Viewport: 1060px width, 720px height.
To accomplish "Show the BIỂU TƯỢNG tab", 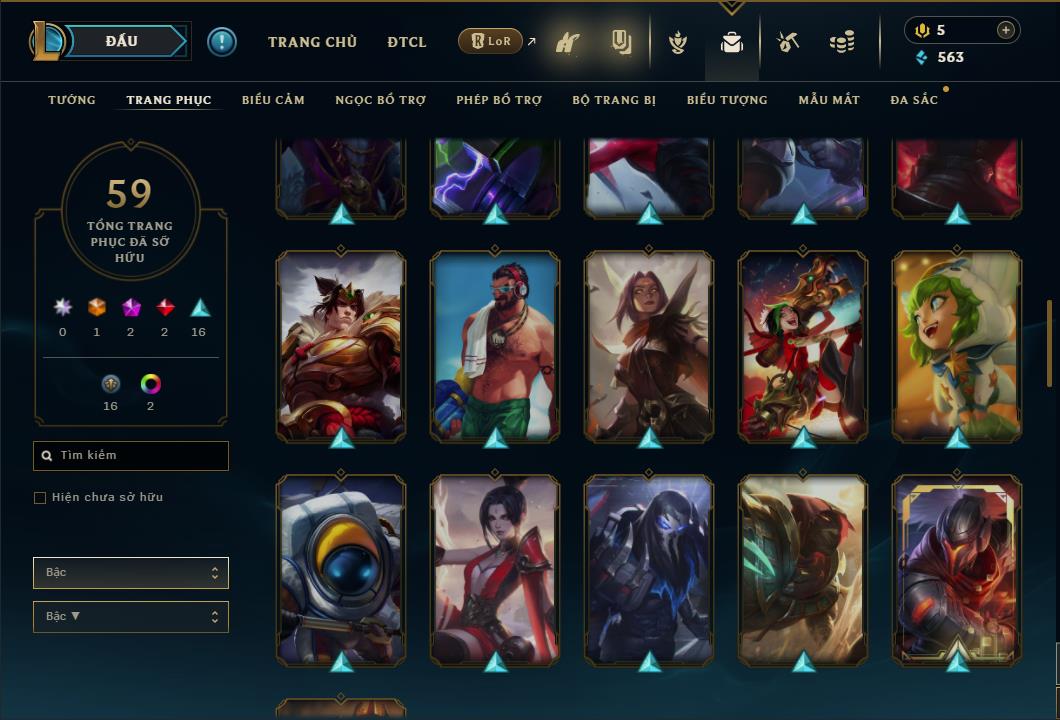I will tap(727, 100).
